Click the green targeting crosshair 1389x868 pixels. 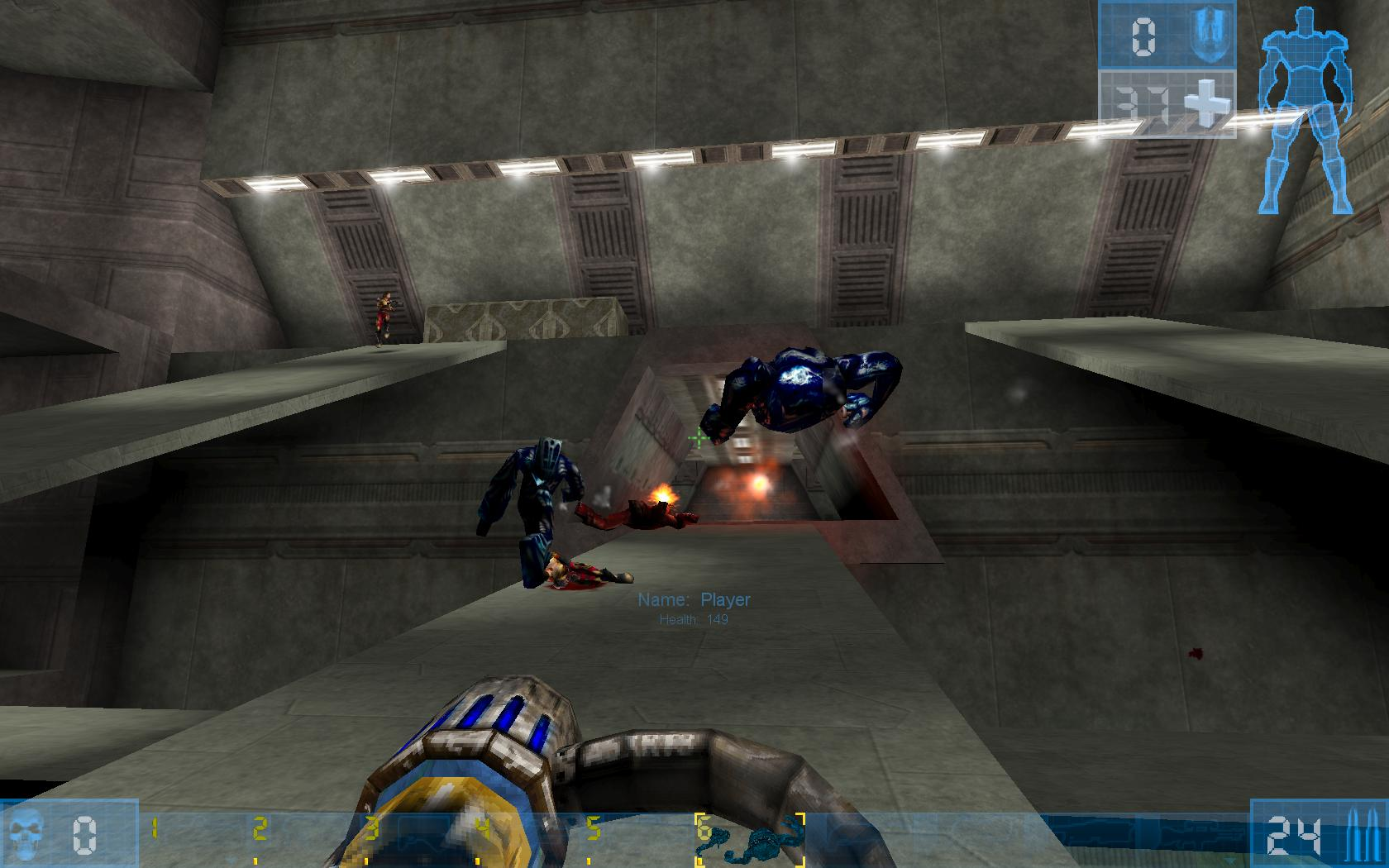click(x=698, y=439)
